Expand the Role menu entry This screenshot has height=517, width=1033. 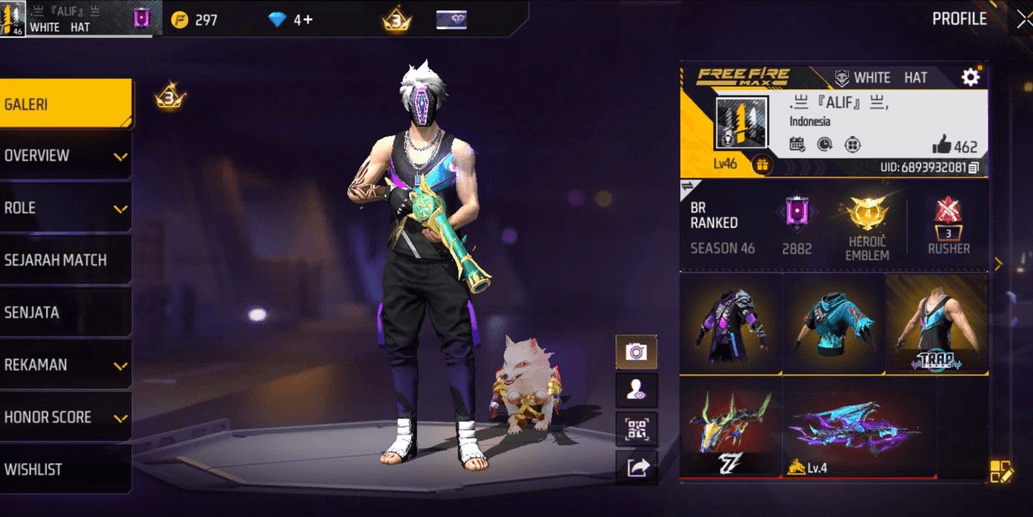pos(65,208)
